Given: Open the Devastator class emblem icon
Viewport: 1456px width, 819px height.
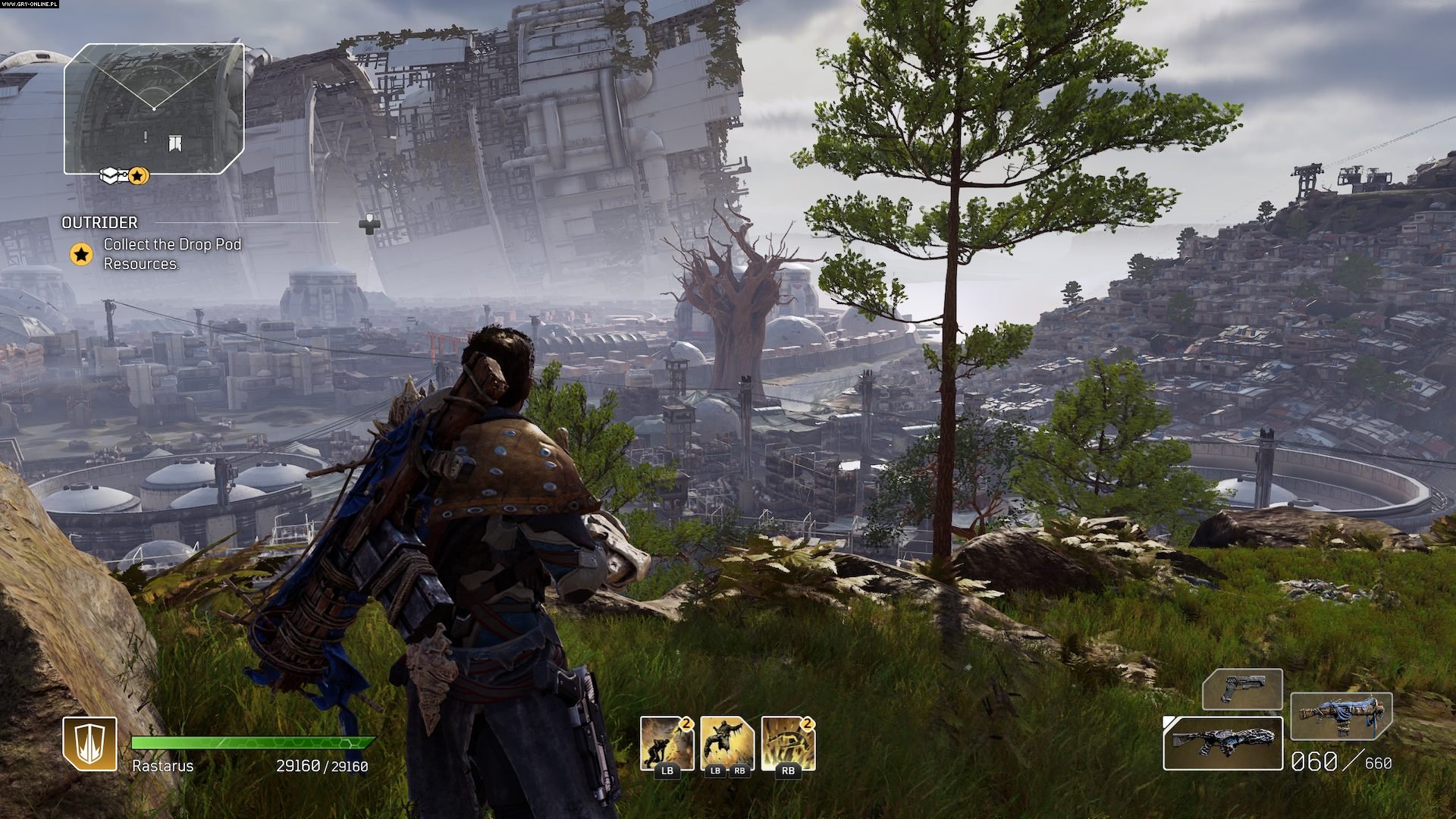Looking at the screenshot, I should (x=89, y=744).
